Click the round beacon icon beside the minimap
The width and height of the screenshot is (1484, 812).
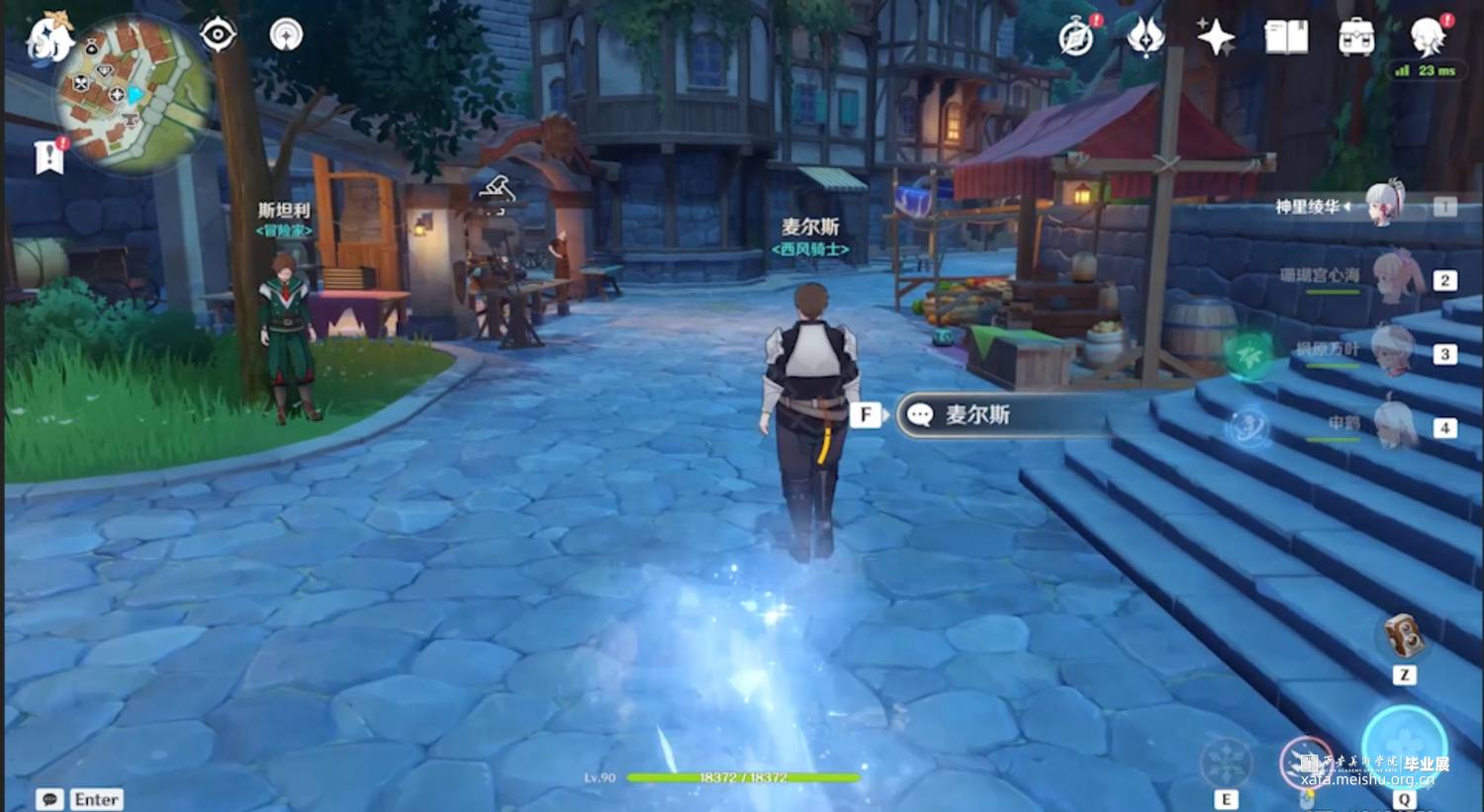point(286,36)
